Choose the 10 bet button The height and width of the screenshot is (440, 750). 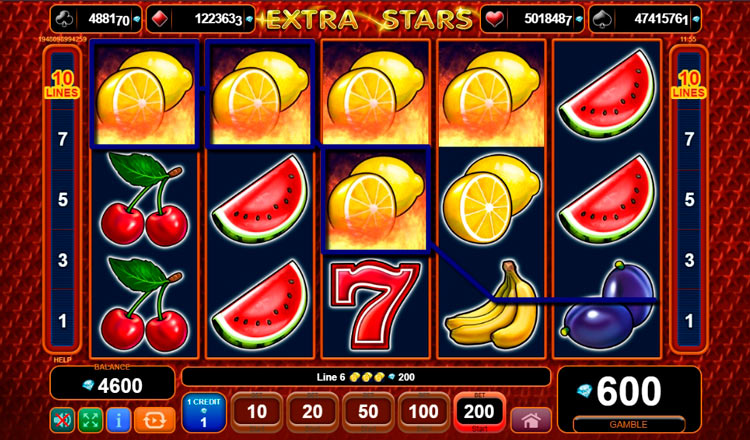point(257,412)
